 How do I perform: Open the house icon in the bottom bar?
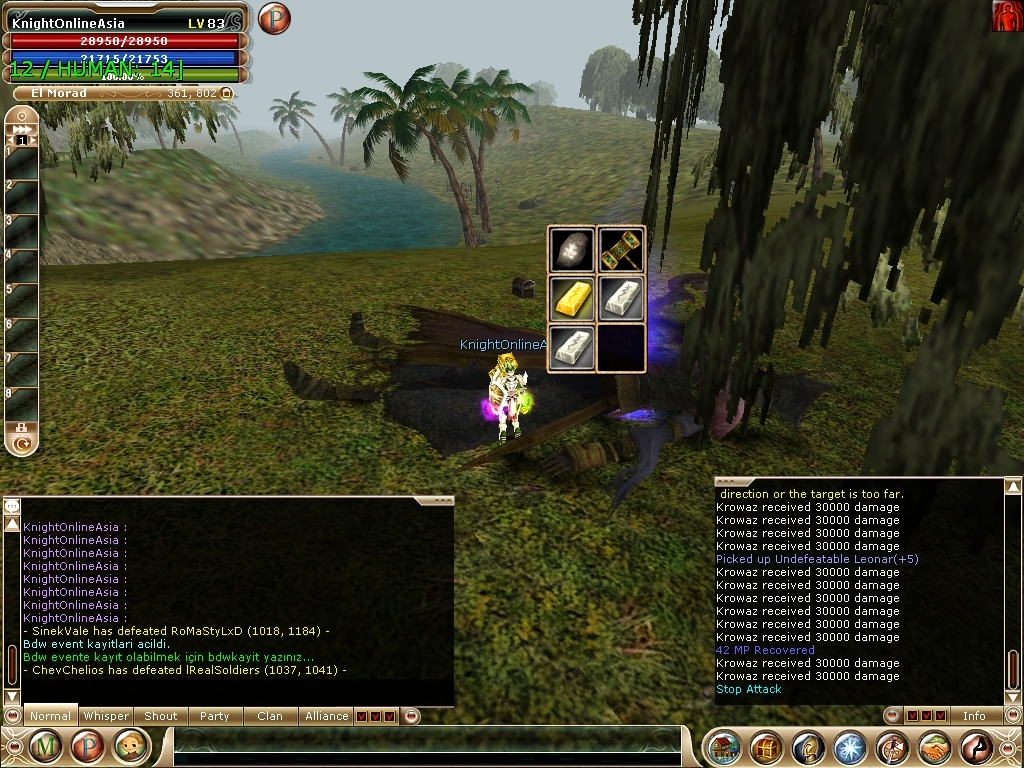point(724,747)
